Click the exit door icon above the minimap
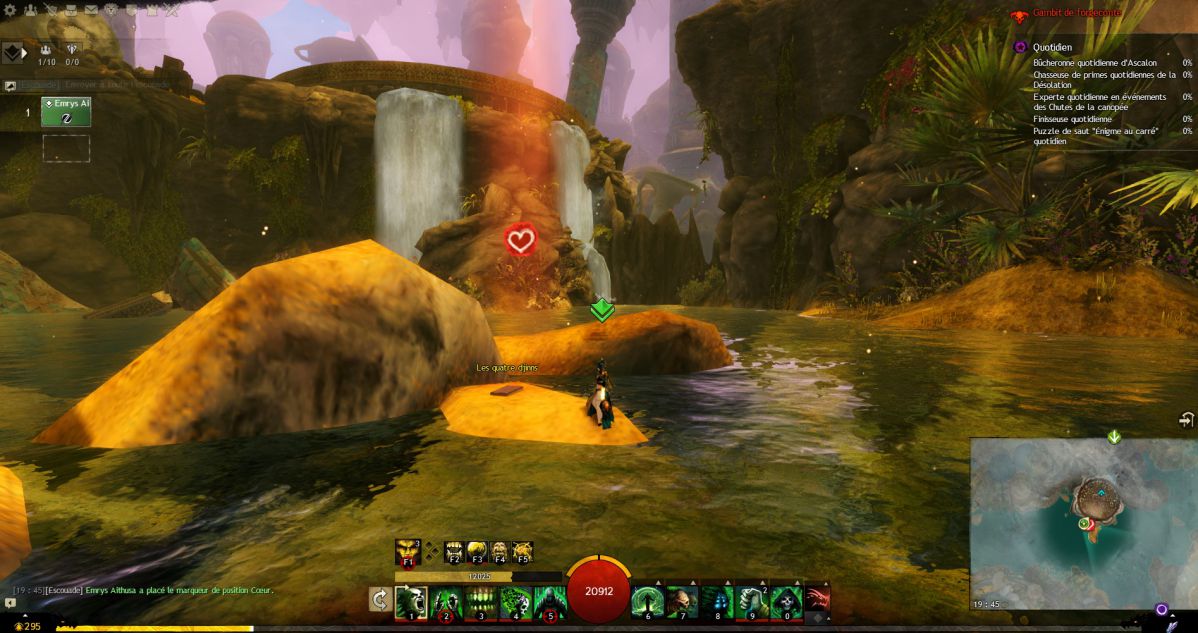Screen dimensions: 1198x633 [1186, 420]
